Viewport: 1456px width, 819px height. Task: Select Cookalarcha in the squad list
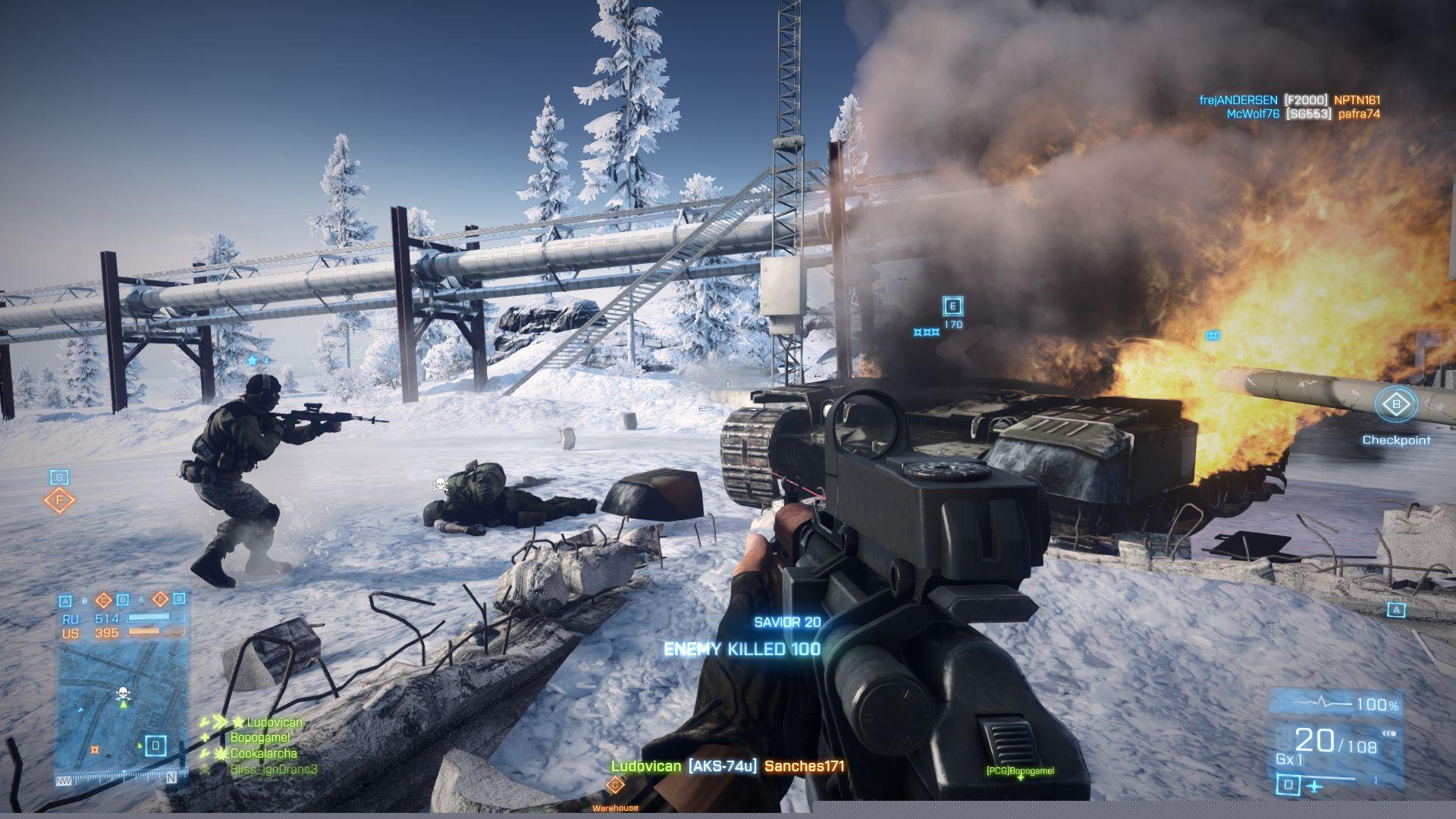point(263,754)
